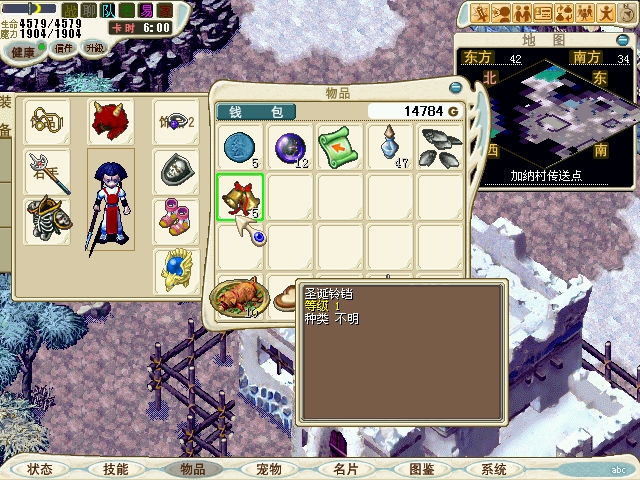Open the 名片 name card menu
Viewport: 640px width, 480px height.
pos(345,468)
